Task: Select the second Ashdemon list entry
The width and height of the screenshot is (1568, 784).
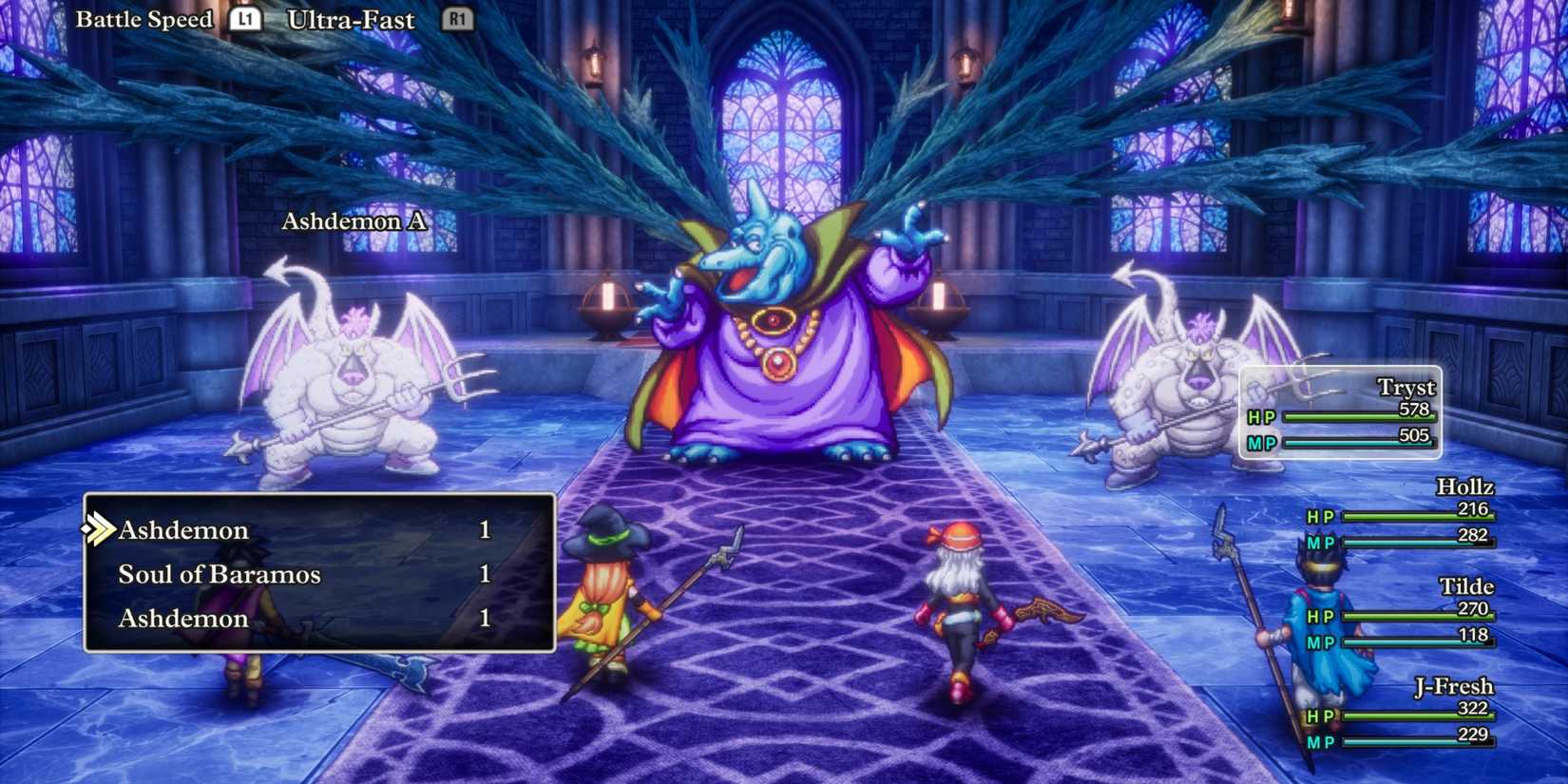Action: click(182, 618)
